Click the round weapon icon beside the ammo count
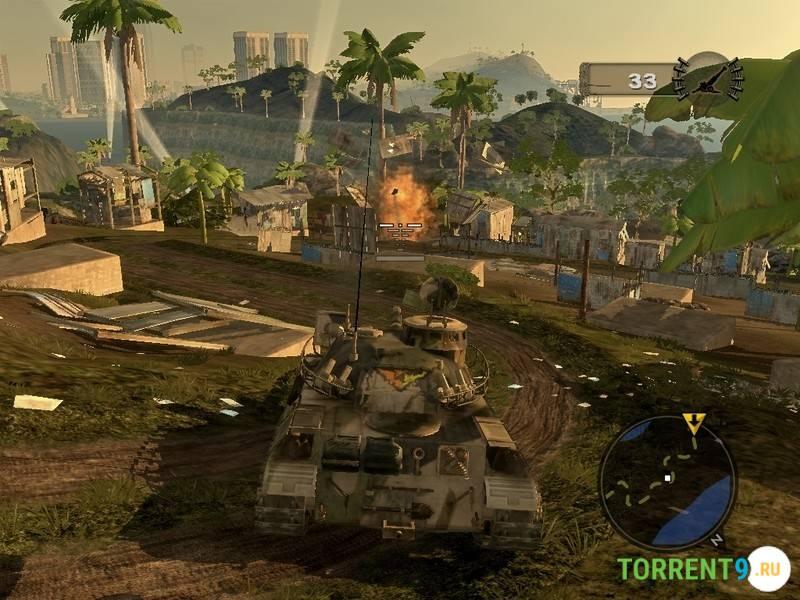This screenshot has height=600, width=800. 708,78
